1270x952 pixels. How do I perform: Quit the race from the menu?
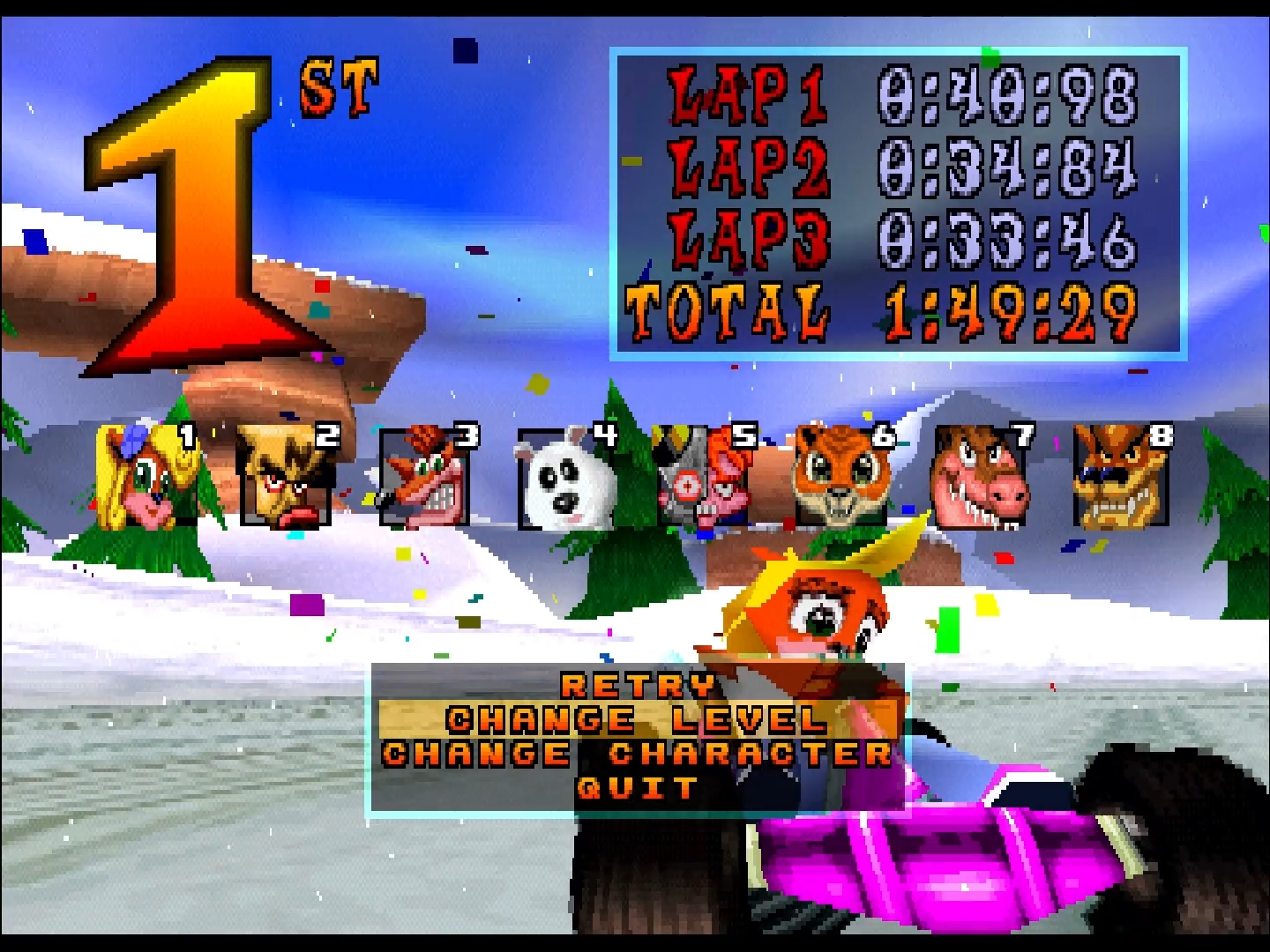(x=637, y=787)
